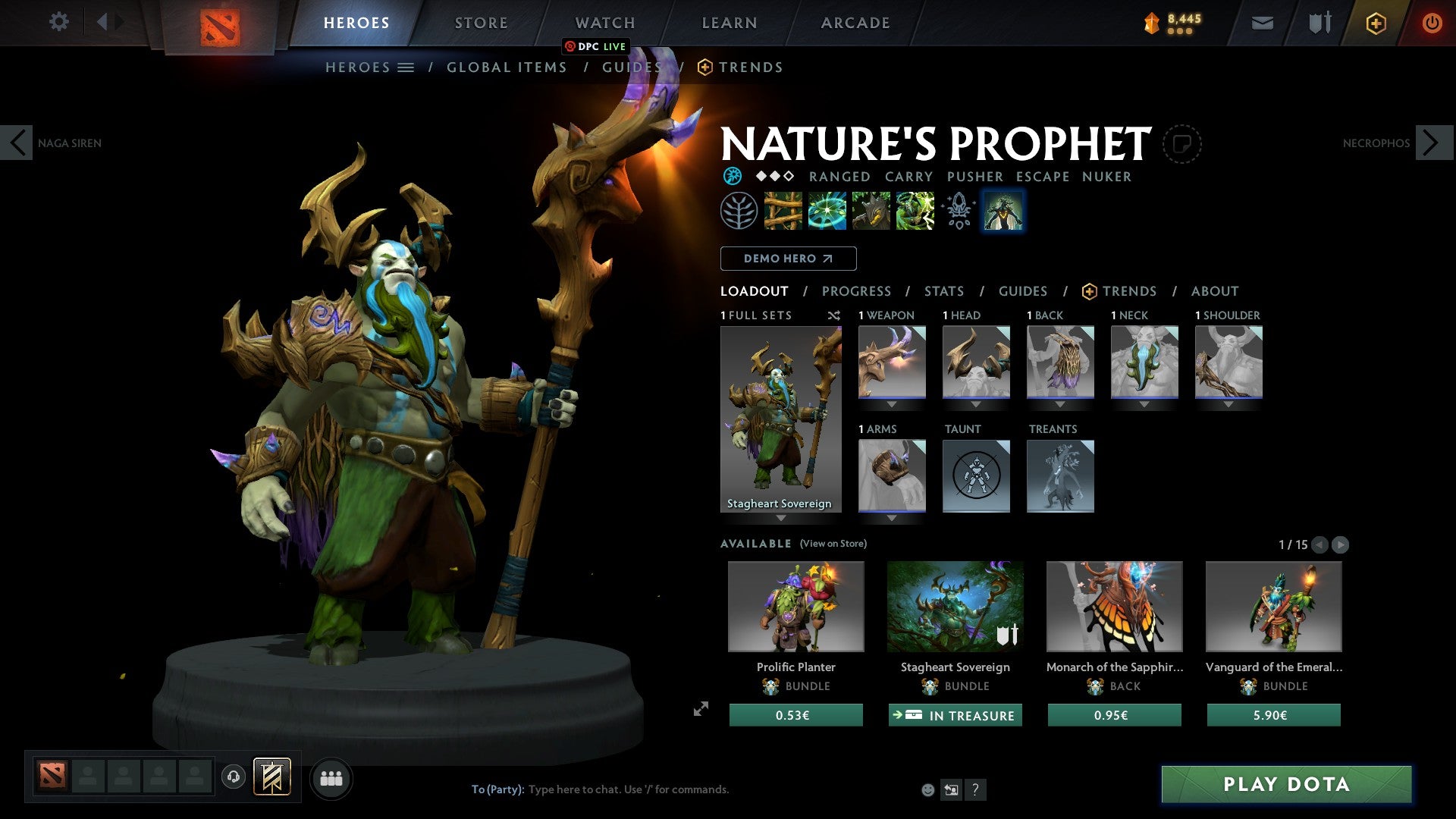
Task: Select the Stagheart Sovereign set thumbnail
Action: coord(781,417)
